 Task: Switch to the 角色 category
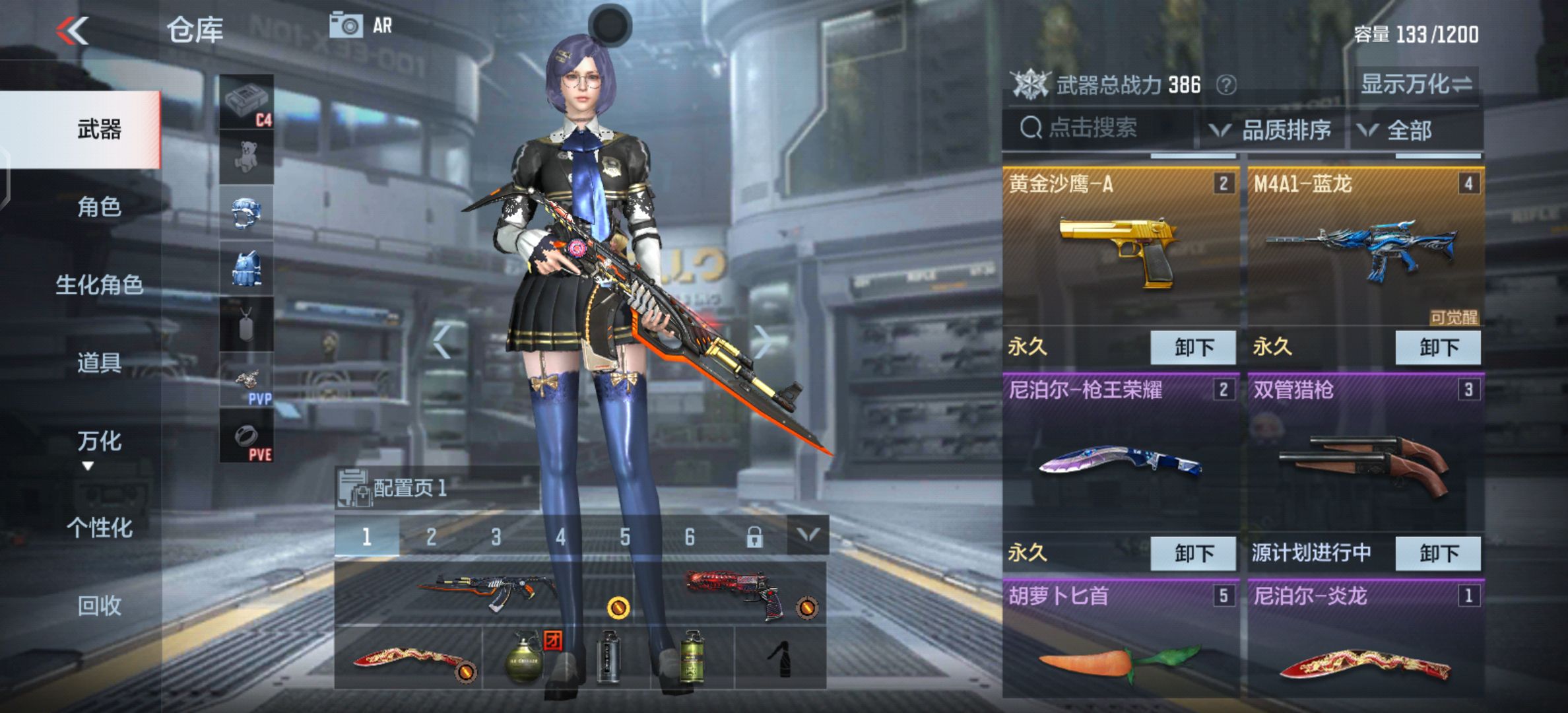(99, 207)
